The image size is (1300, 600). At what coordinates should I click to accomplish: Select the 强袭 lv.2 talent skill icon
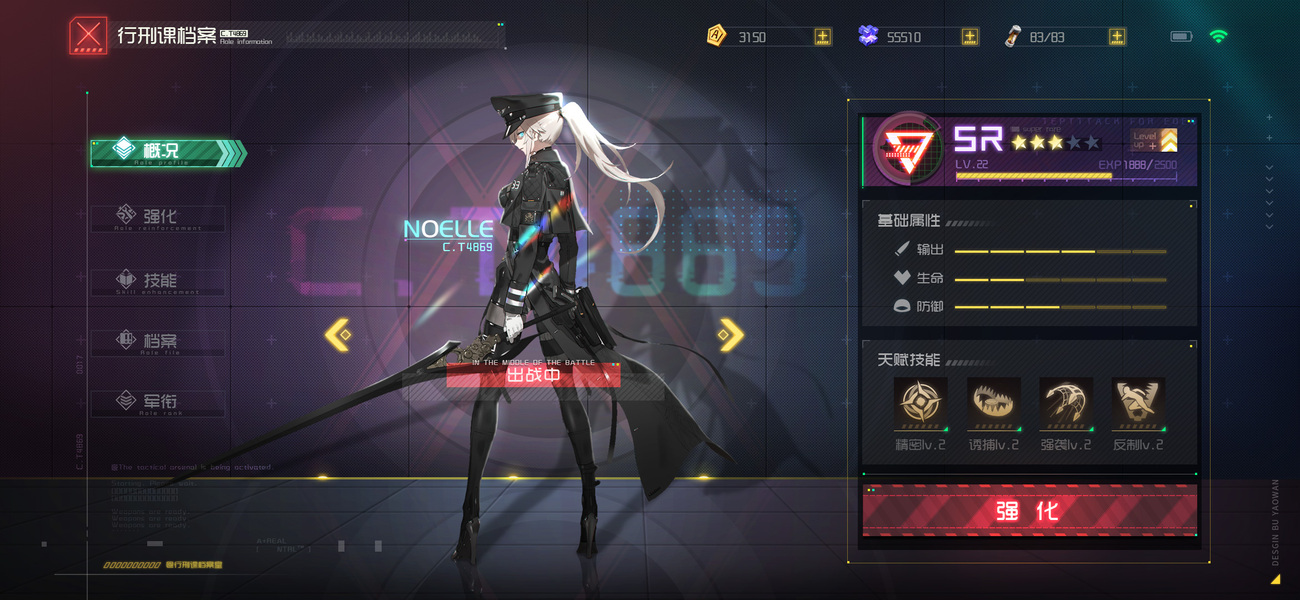click(x=1066, y=403)
